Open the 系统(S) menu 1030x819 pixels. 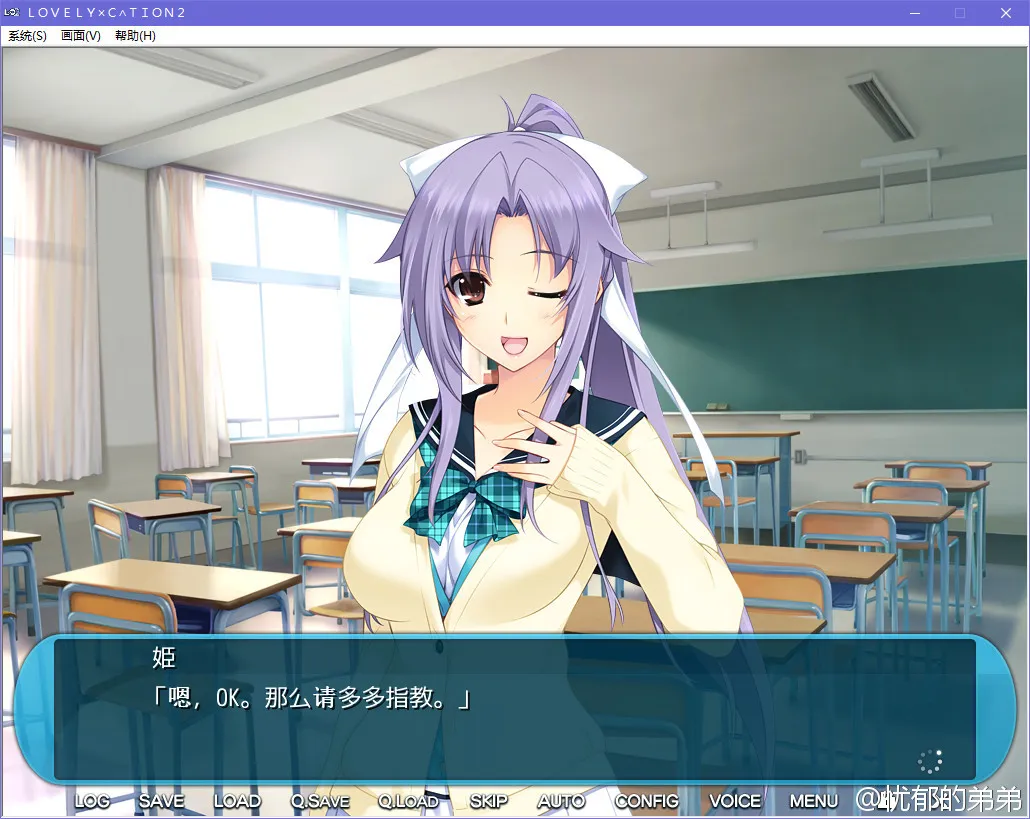(27, 36)
